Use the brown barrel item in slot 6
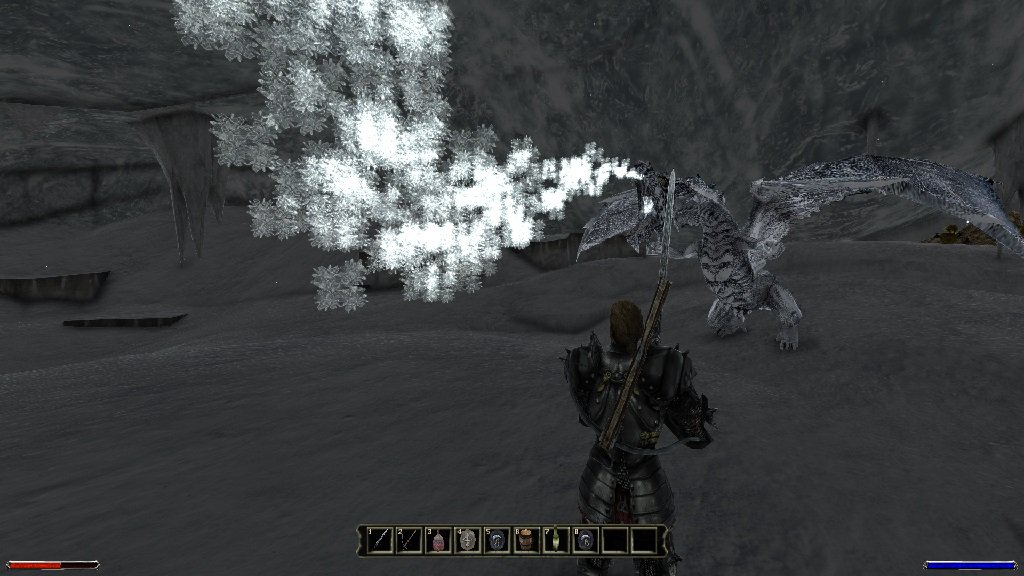Screen dimensions: 1024x576 [x=526, y=541]
